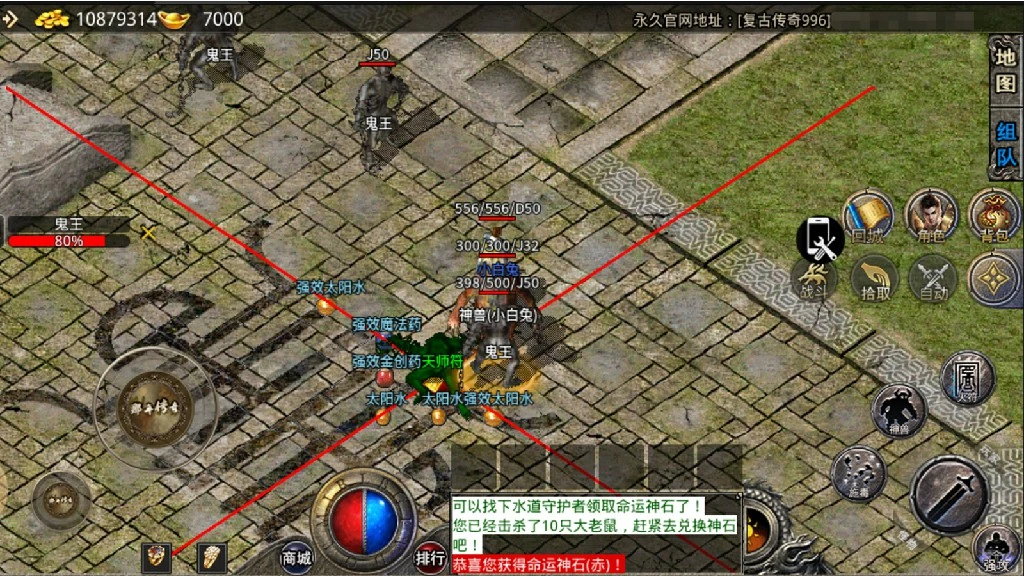Viewport: 1024px width, 576px height.
Task: Open the 组队 team panel
Action: (x=1004, y=146)
